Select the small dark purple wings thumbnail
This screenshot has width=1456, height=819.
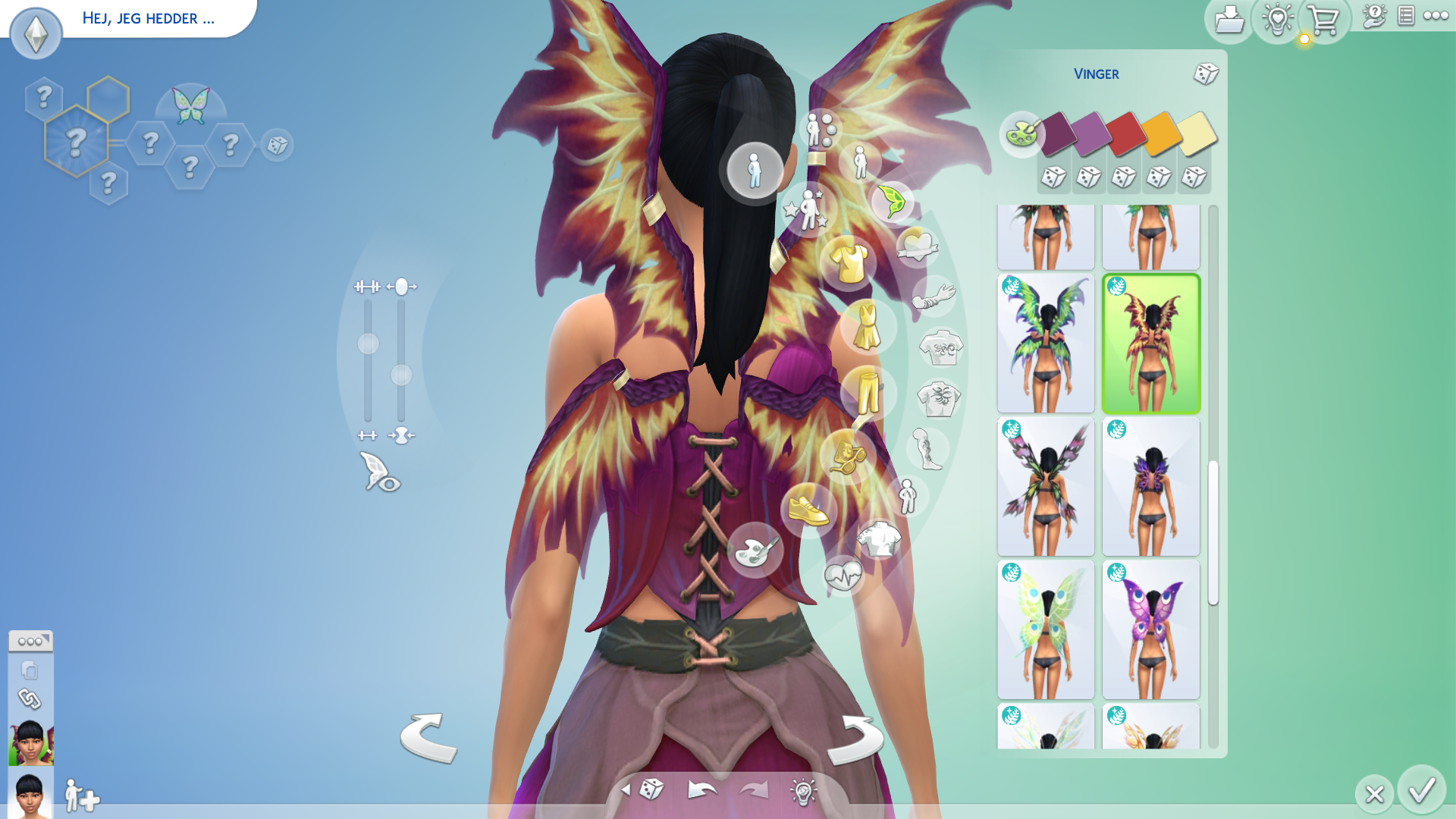click(1150, 486)
